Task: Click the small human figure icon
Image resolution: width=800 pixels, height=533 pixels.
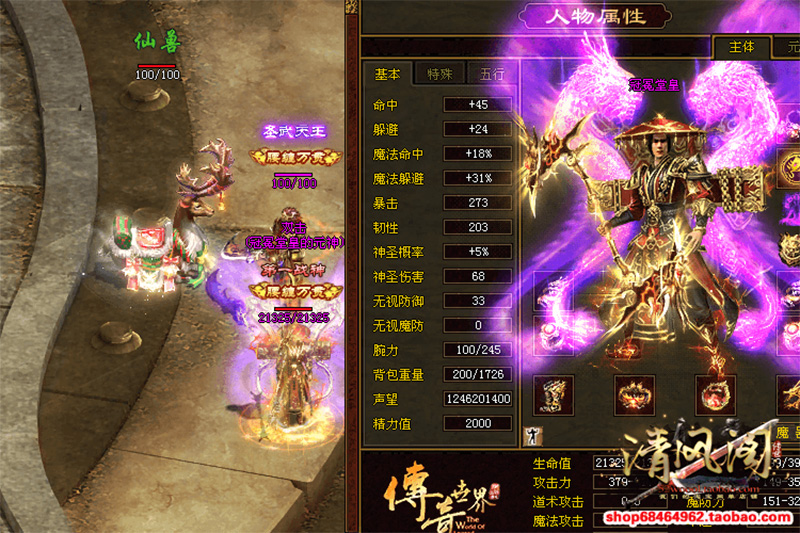Action: coord(530,435)
